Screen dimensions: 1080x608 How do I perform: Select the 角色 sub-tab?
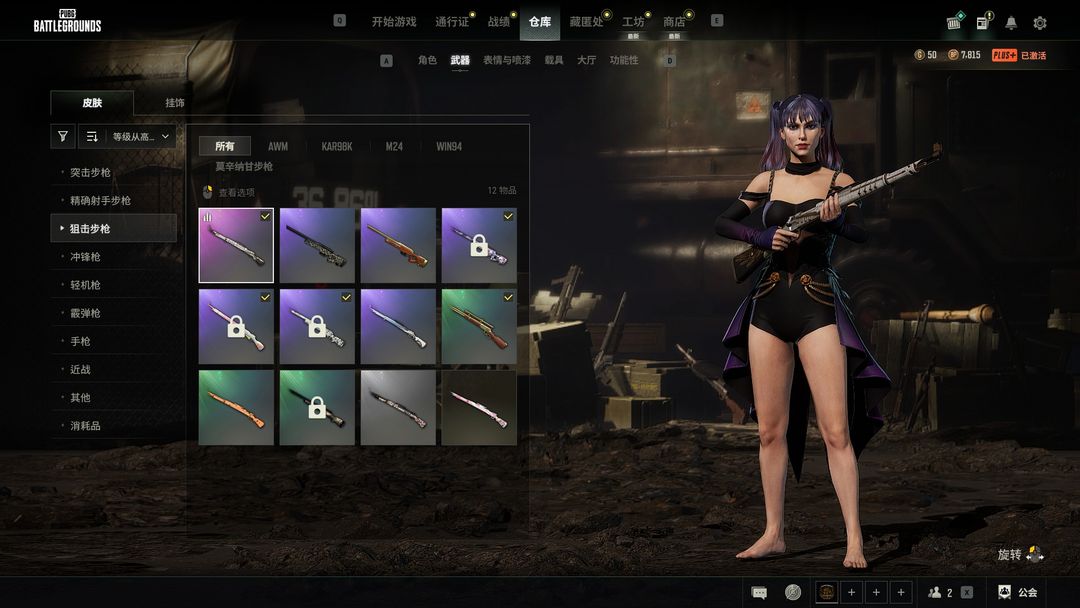(427, 60)
